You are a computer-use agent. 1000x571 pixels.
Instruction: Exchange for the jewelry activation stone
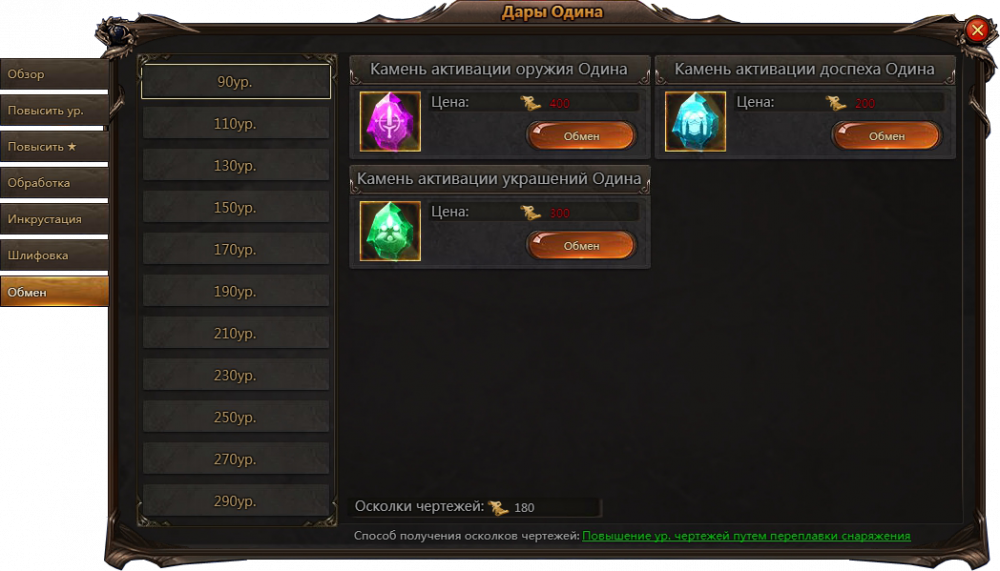[580, 246]
